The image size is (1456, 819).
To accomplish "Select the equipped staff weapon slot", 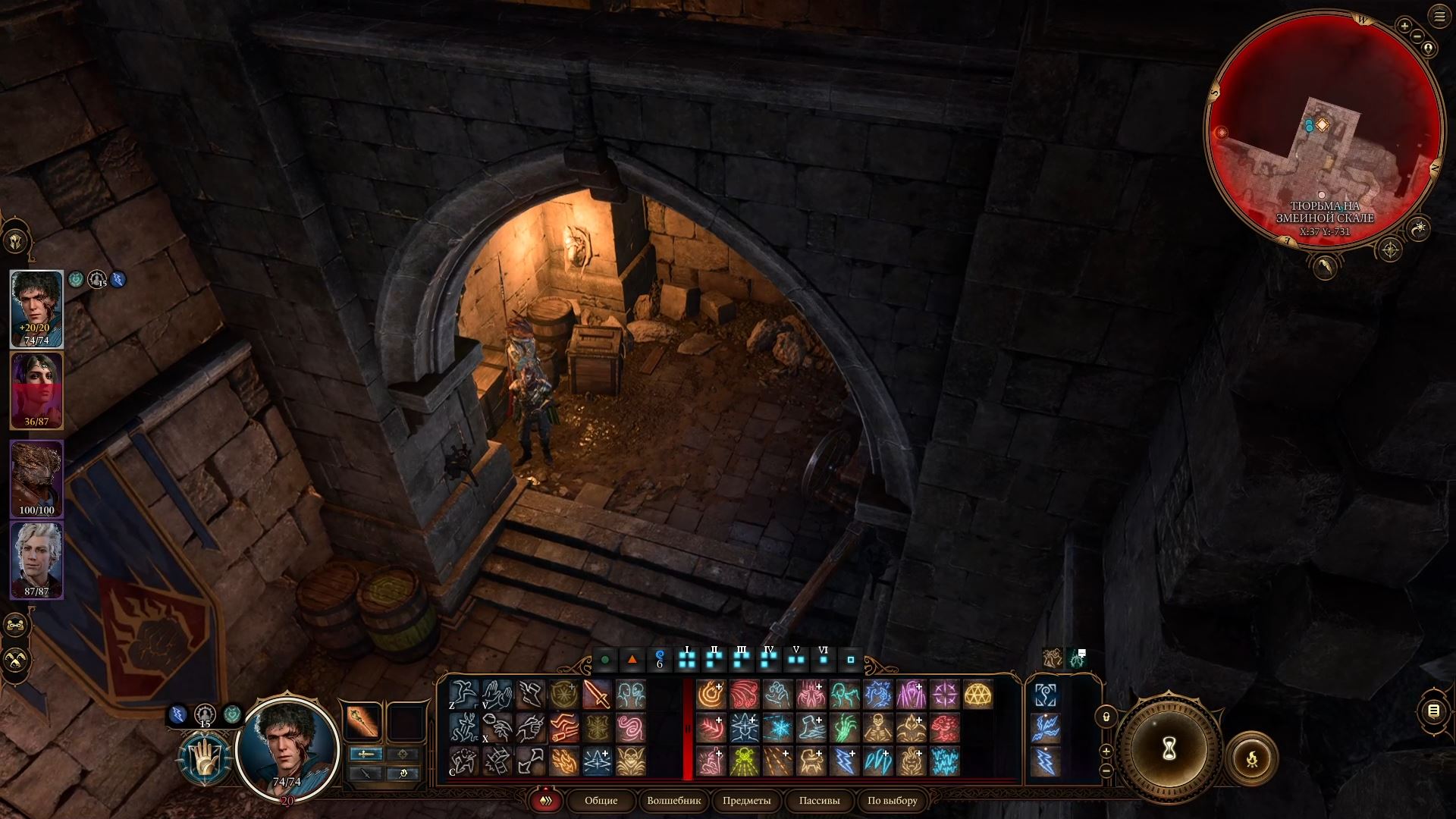I will coord(362,720).
